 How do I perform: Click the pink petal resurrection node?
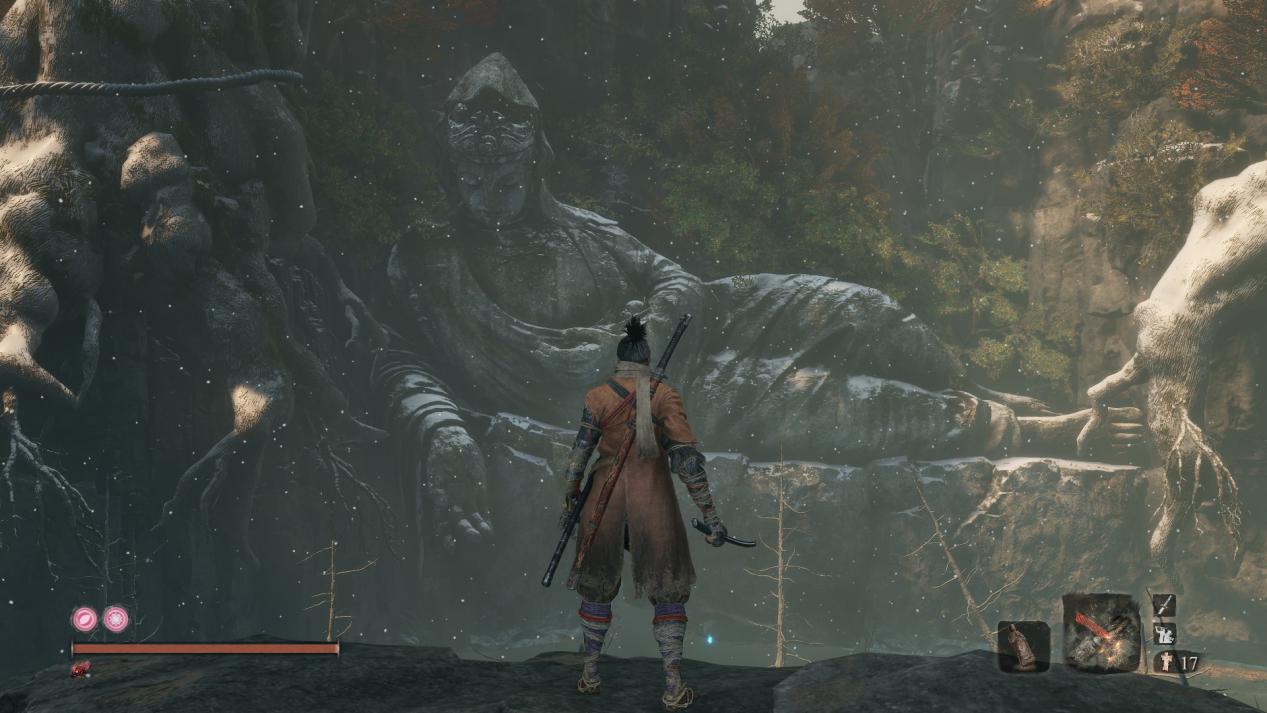[84, 619]
